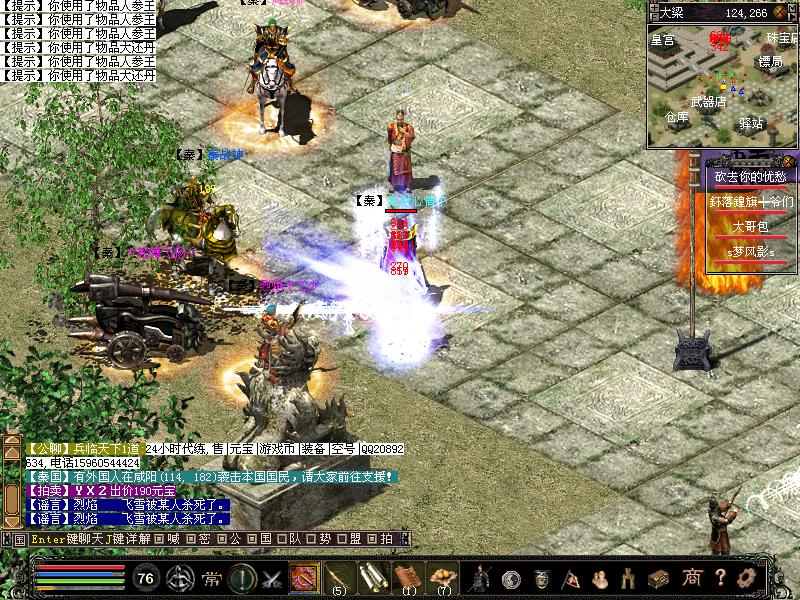The height and width of the screenshot is (600, 800).
Task: Click the 常 mode button
Action: pos(212,578)
